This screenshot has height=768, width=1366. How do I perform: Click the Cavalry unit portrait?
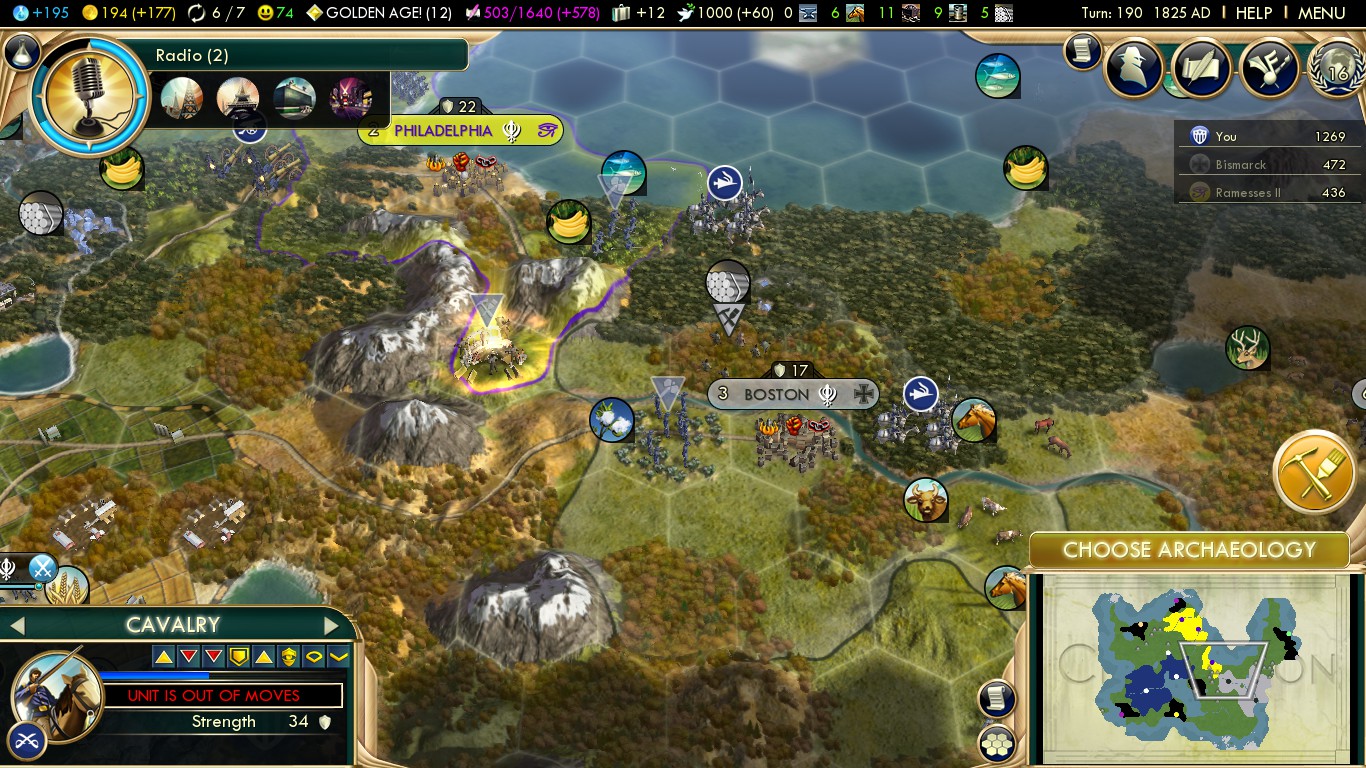point(56,694)
